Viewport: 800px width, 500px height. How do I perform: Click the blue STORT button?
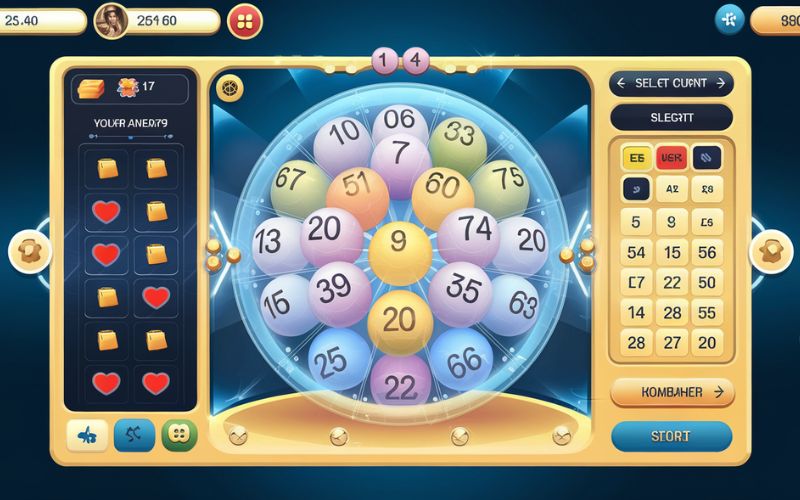pyautogui.click(x=671, y=436)
